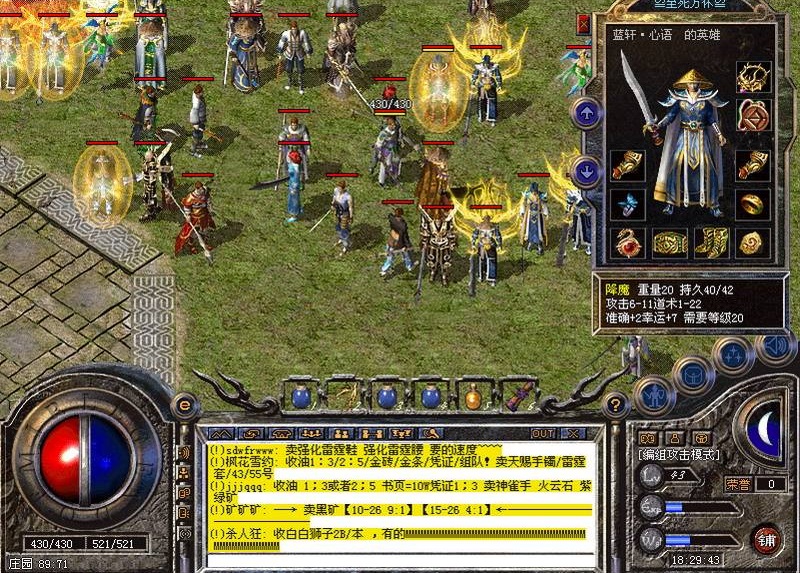This screenshot has height=573, width=800.
Task: Select the equipped golden helmet slot
Action: [751, 77]
